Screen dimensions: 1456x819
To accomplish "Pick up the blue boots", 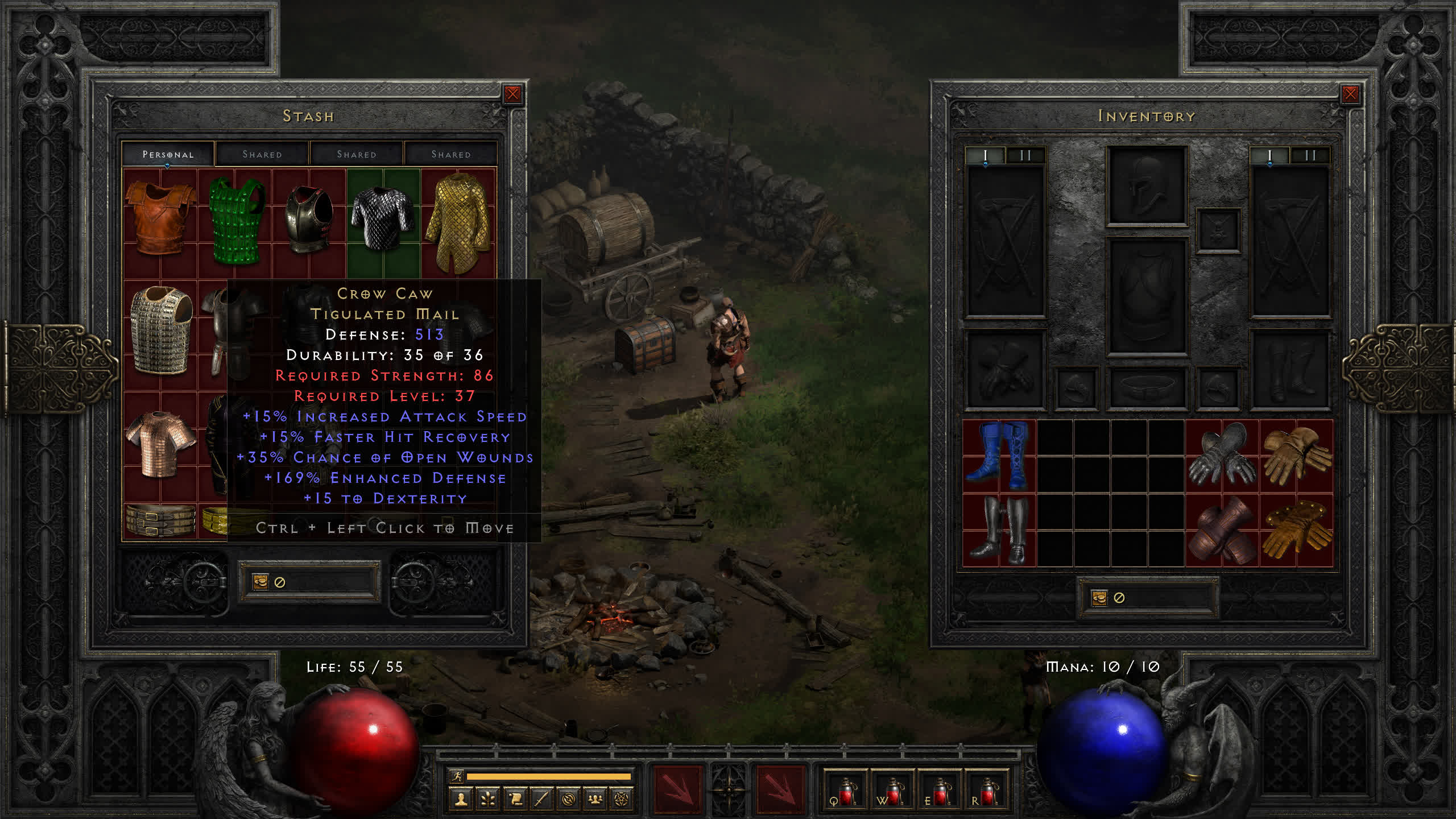I will [x=999, y=456].
